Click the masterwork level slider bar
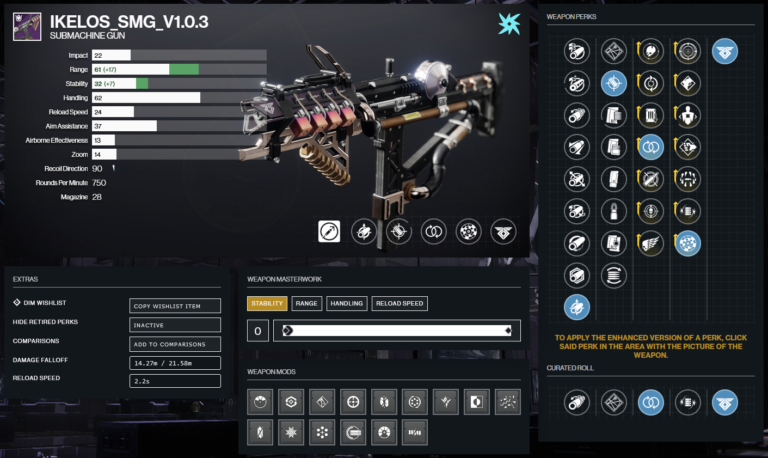 pyautogui.click(x=397, y=331)
